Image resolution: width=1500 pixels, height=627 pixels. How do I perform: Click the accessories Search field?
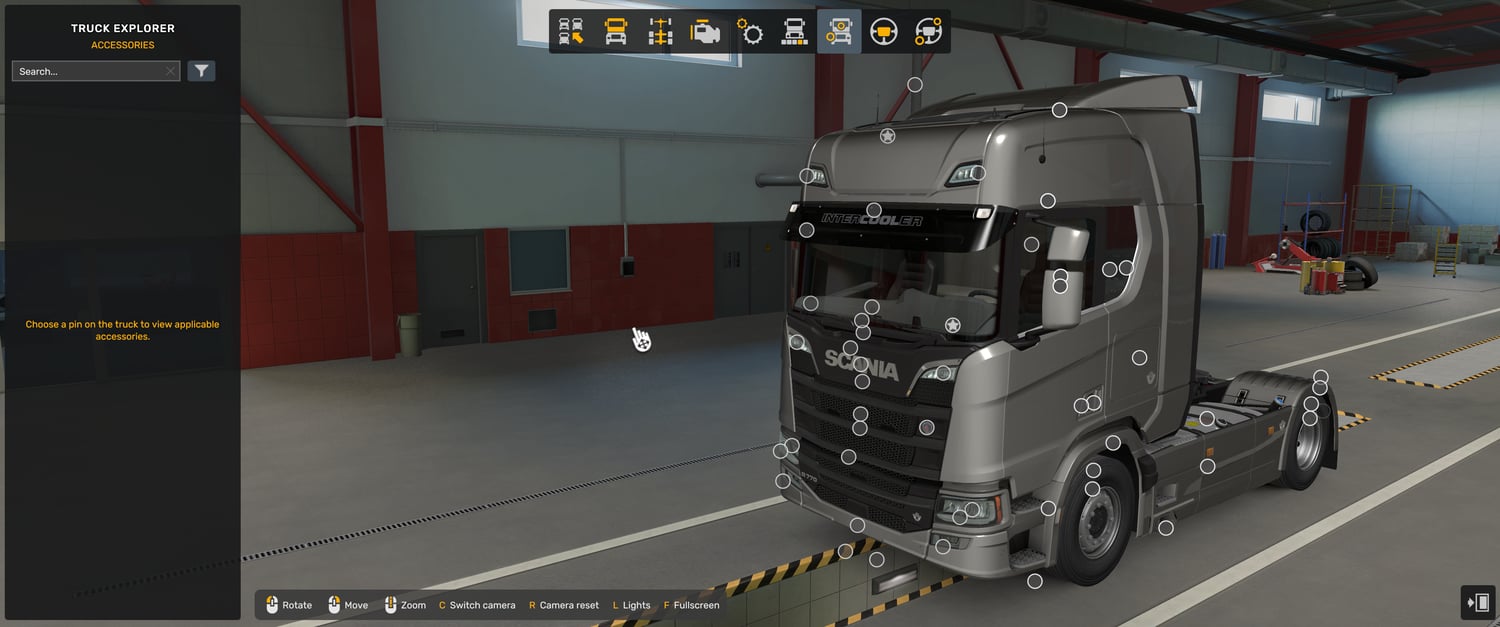(88, 71)
